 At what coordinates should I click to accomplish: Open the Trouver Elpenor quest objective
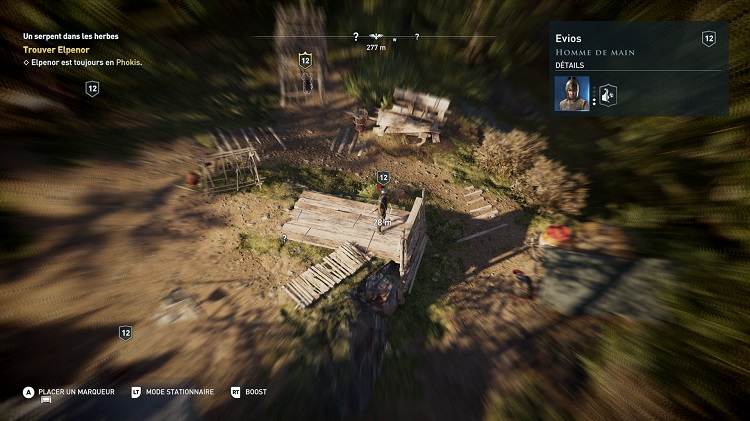coord(56,49)
